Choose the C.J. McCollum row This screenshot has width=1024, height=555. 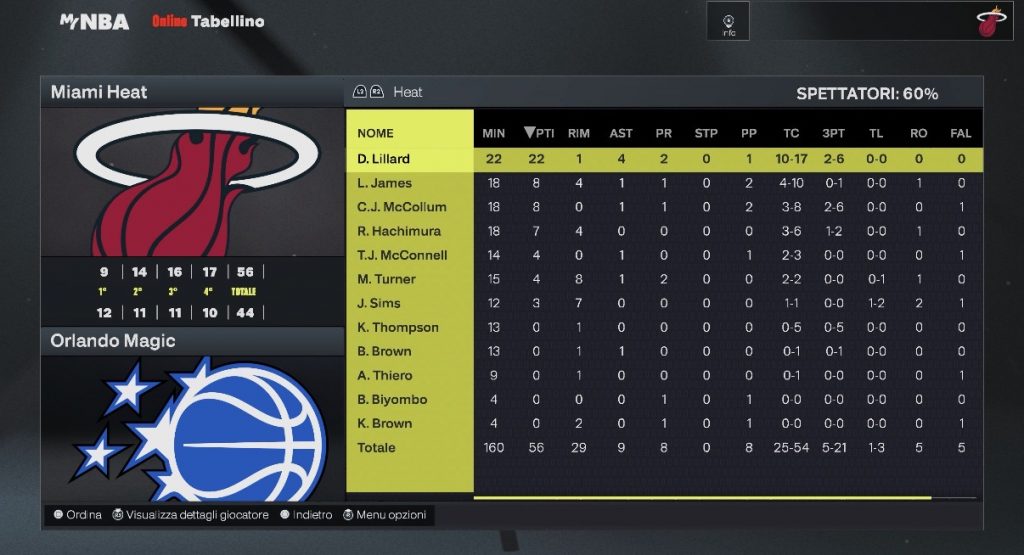[x=401, y=207]
